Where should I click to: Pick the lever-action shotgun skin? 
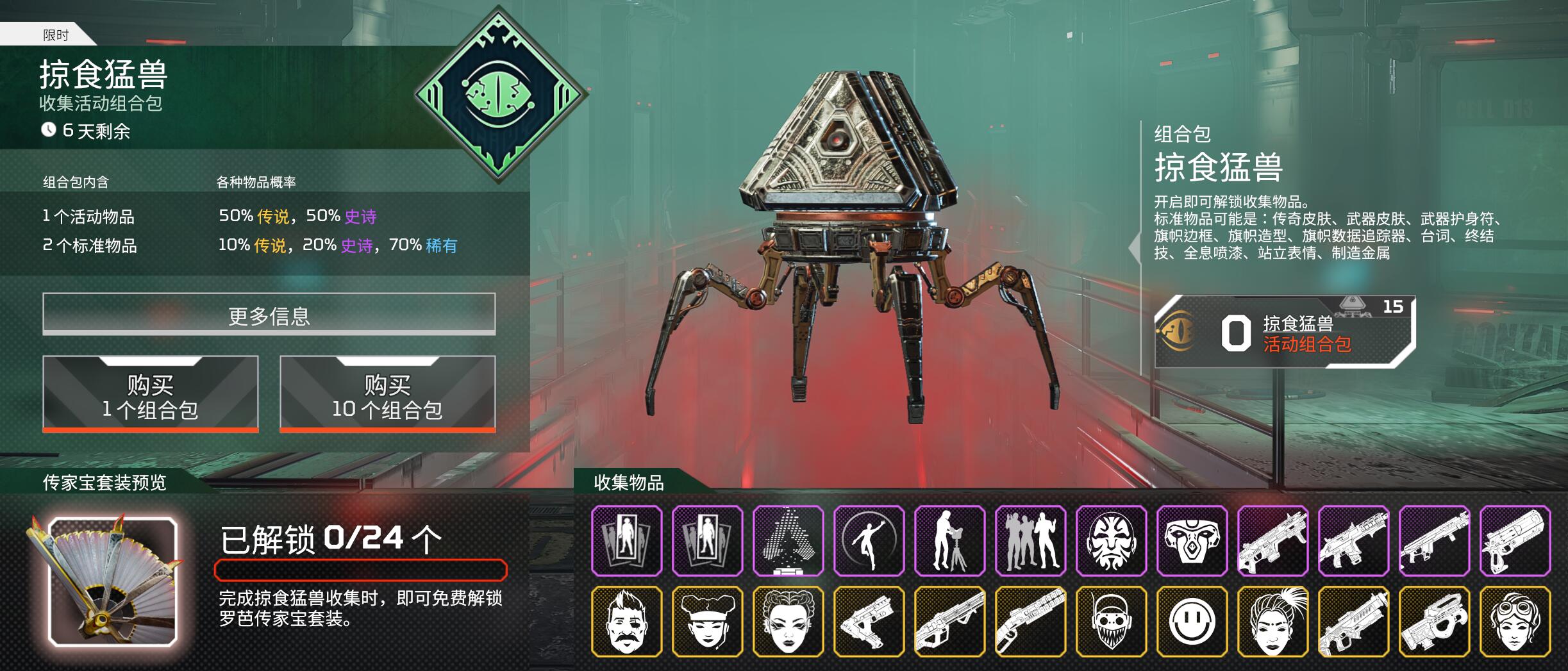1030,622
